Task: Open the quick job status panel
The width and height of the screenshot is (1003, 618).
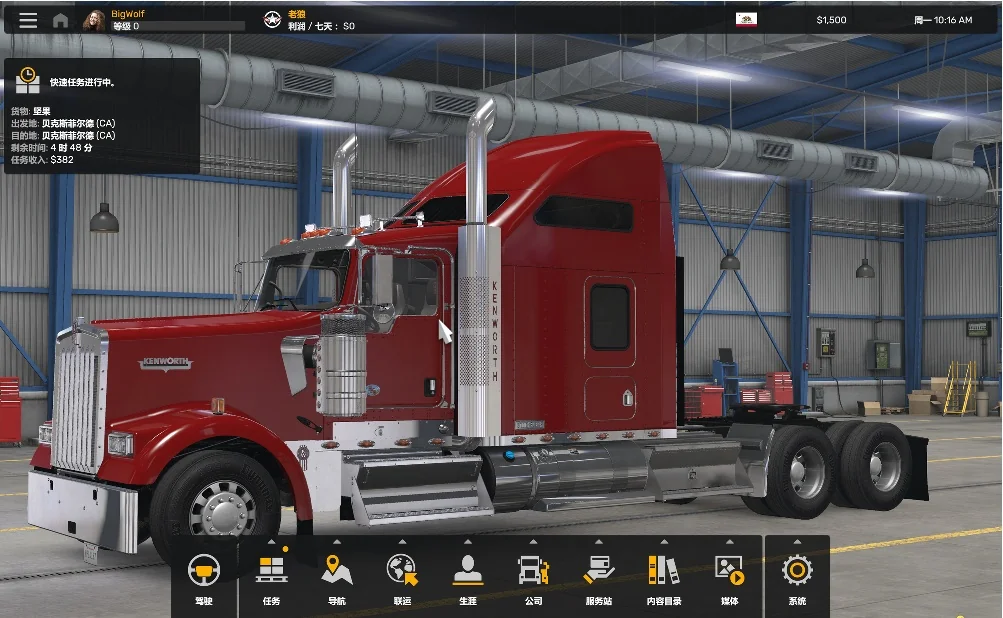Action: 102,115
